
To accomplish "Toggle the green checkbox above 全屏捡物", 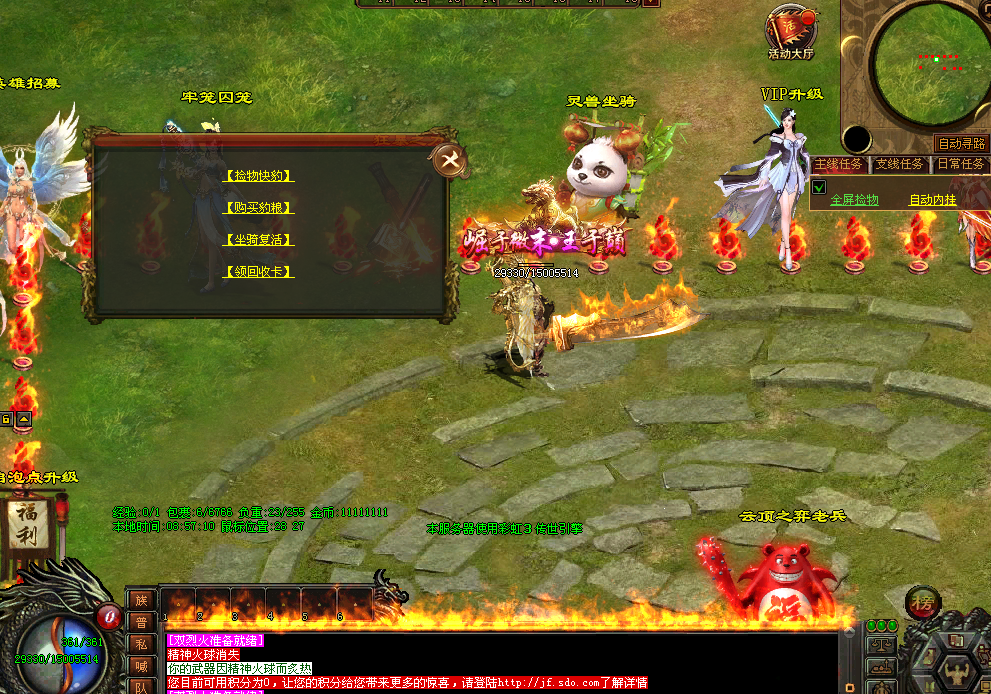I will point(818,187).
